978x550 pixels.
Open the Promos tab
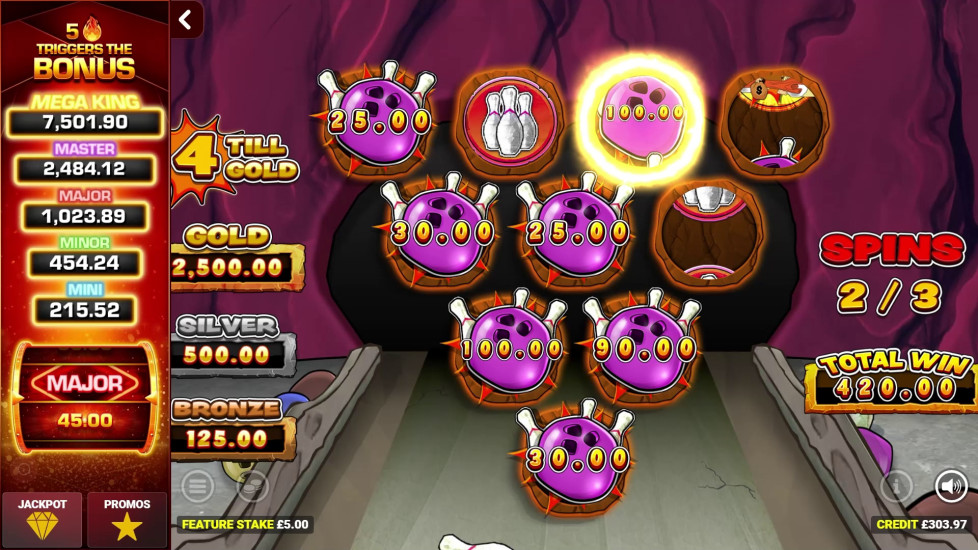[127, 519]
